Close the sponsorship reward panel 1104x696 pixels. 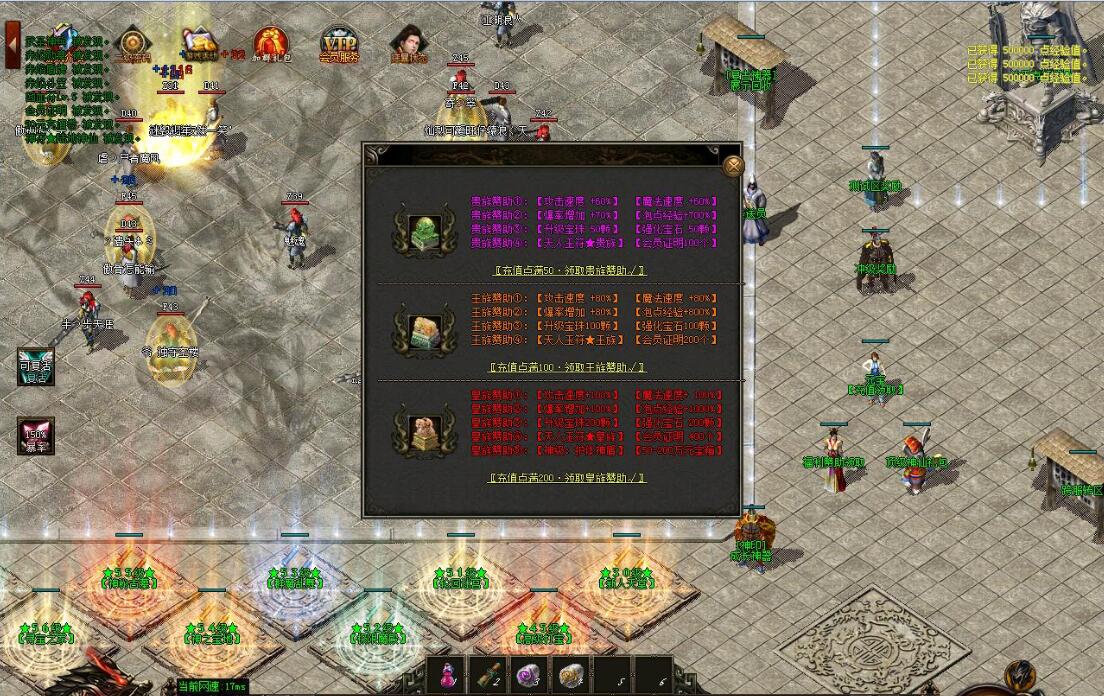733,165
